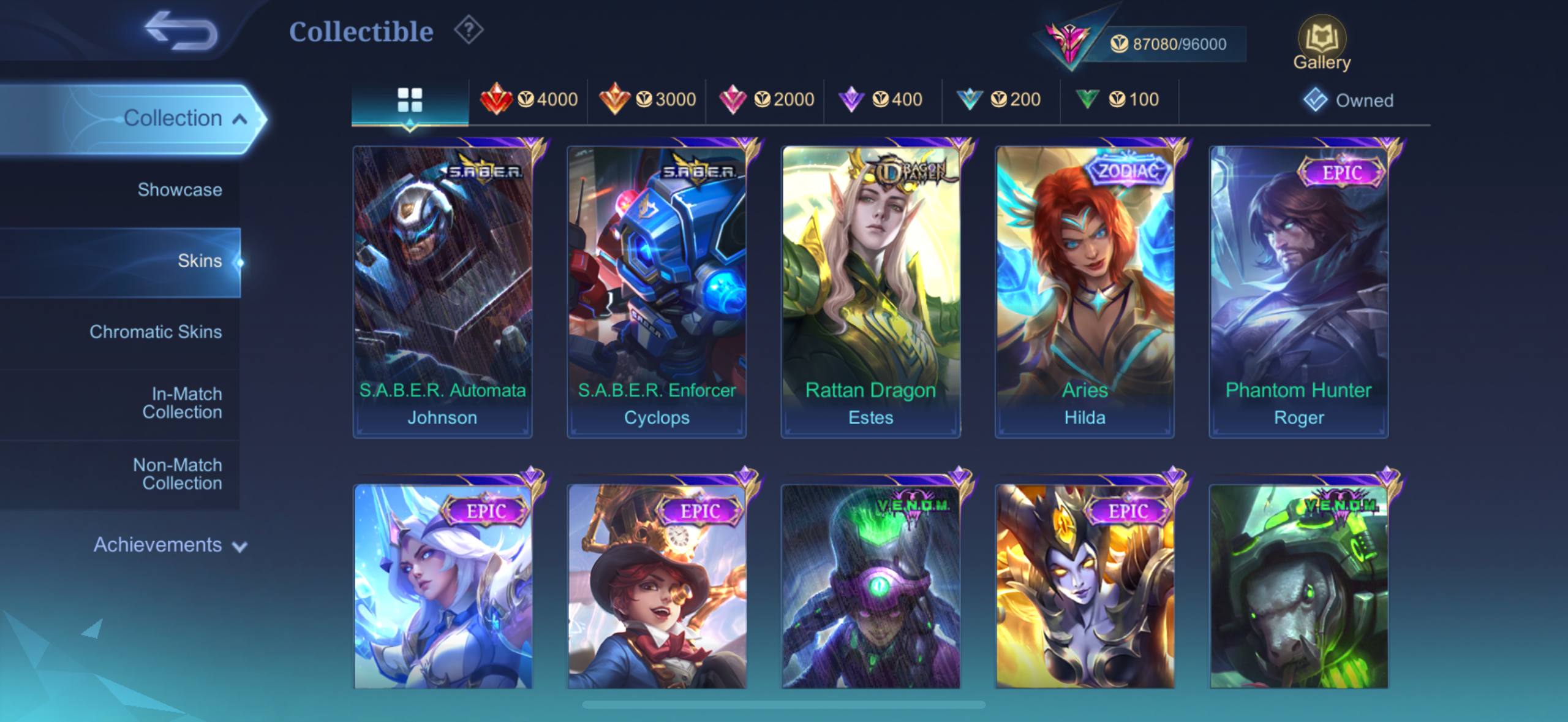
Task: Filter skins by the 4000 point tier
Action: click(x=529, y=99)
